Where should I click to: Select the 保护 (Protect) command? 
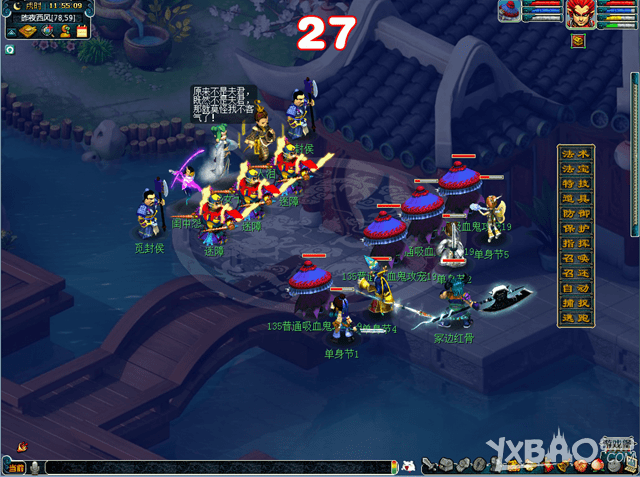pos(579,229)
